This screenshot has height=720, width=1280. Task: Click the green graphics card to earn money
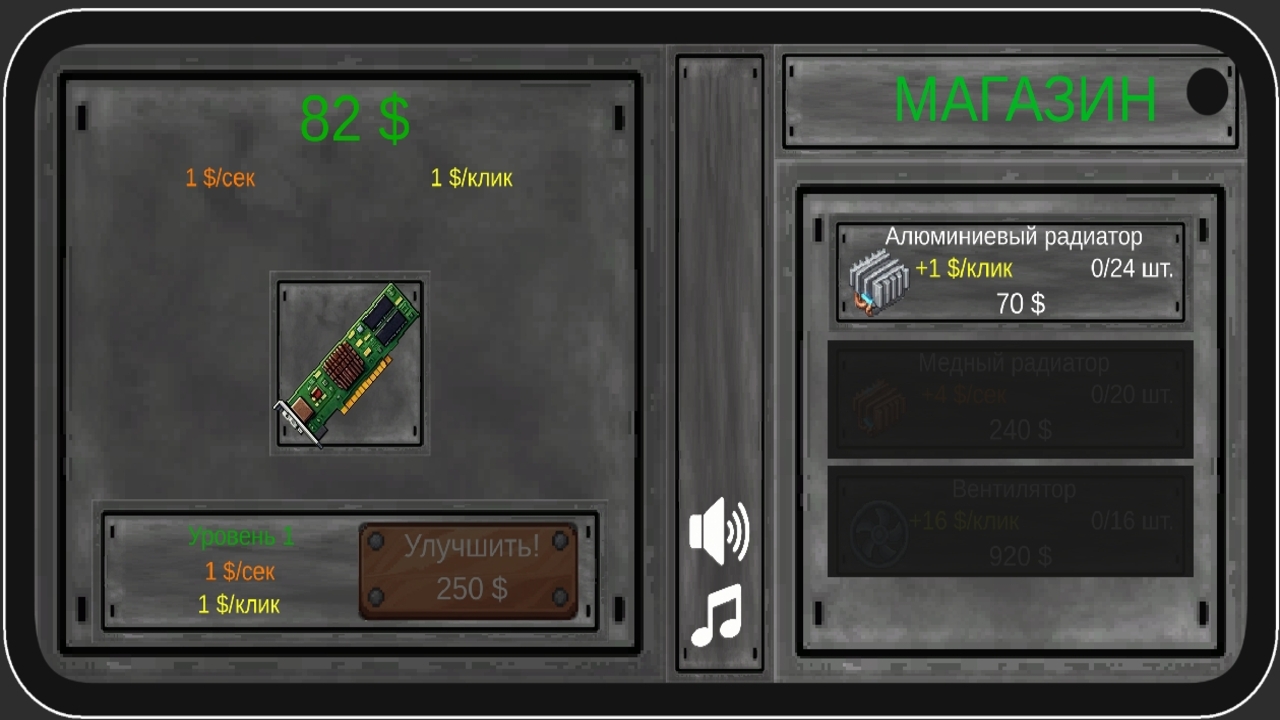point(349,366)
